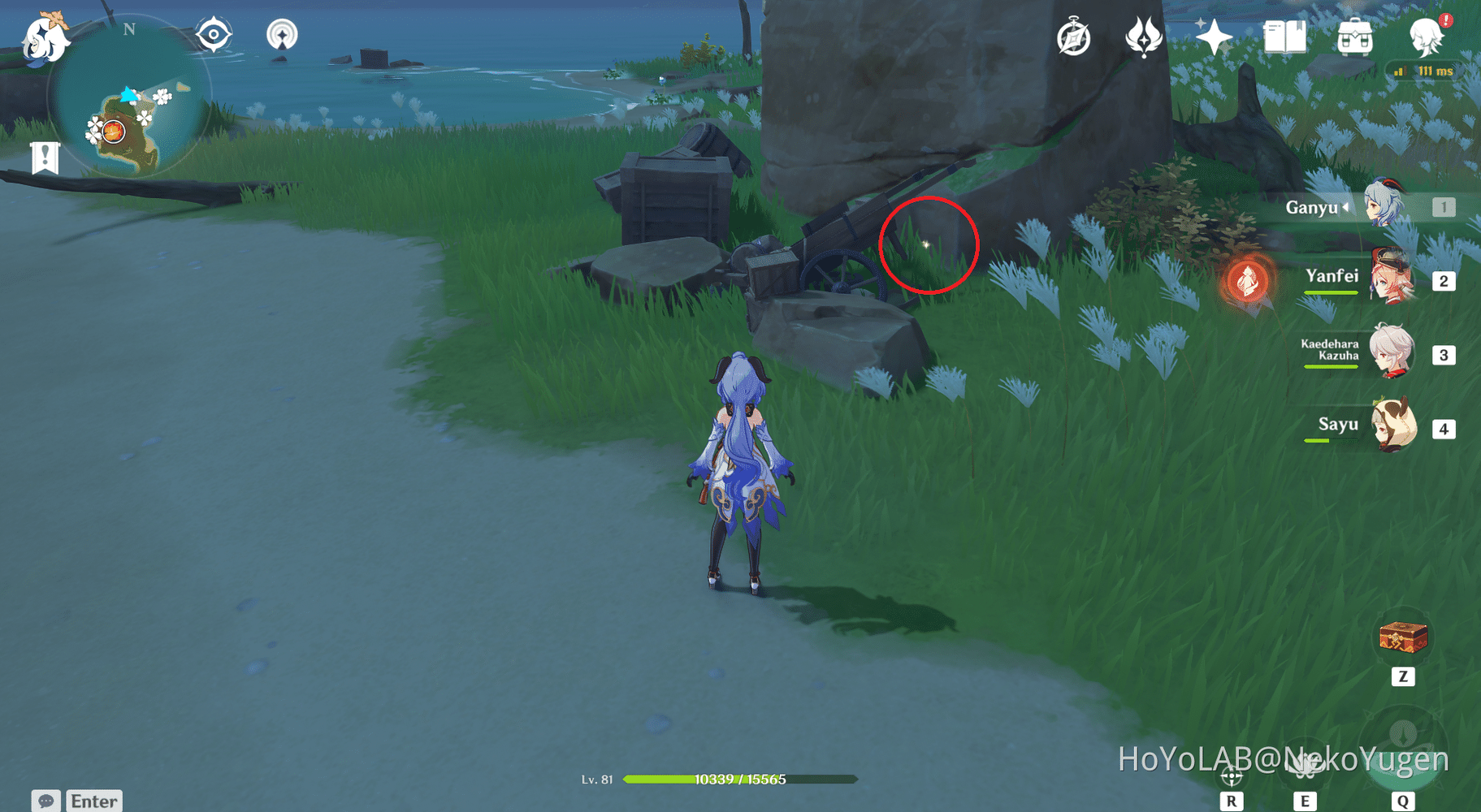The width and height of the screenshot is (1481, 812).
Task: Use the equipped treasure chest gadget icon
Action: tap(1404, 638)
